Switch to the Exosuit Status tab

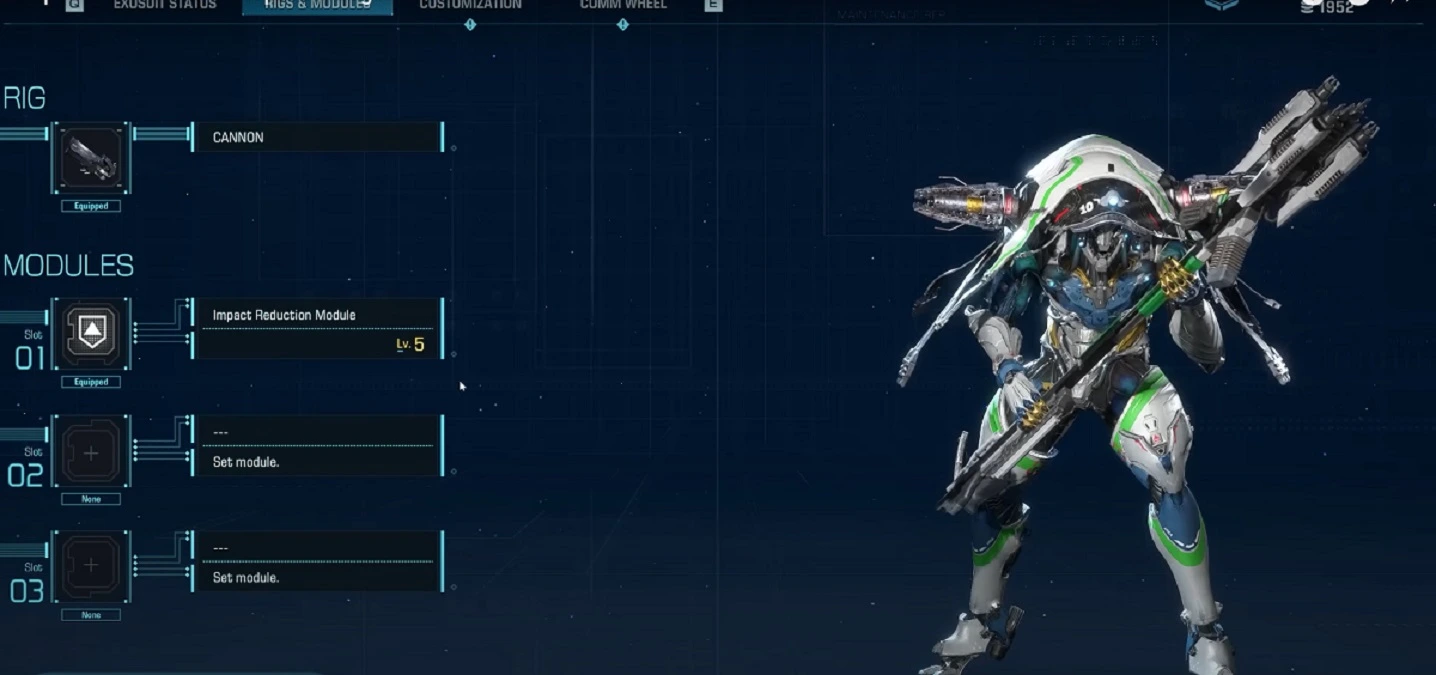point(165,5)
